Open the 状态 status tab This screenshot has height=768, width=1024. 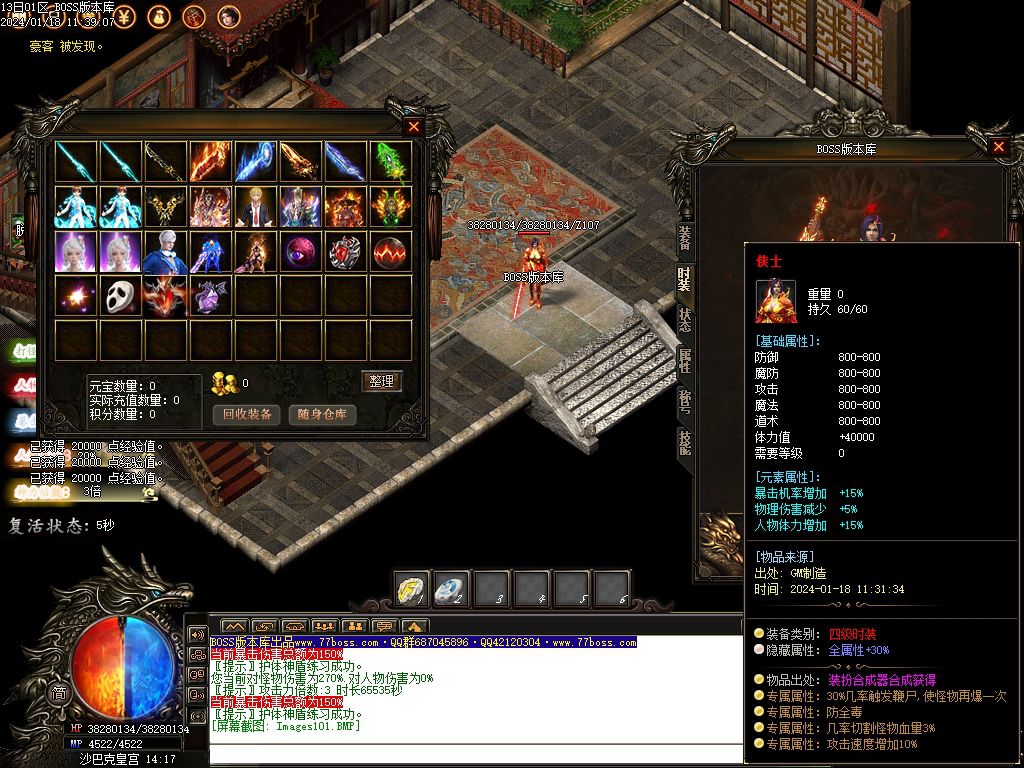685,319
